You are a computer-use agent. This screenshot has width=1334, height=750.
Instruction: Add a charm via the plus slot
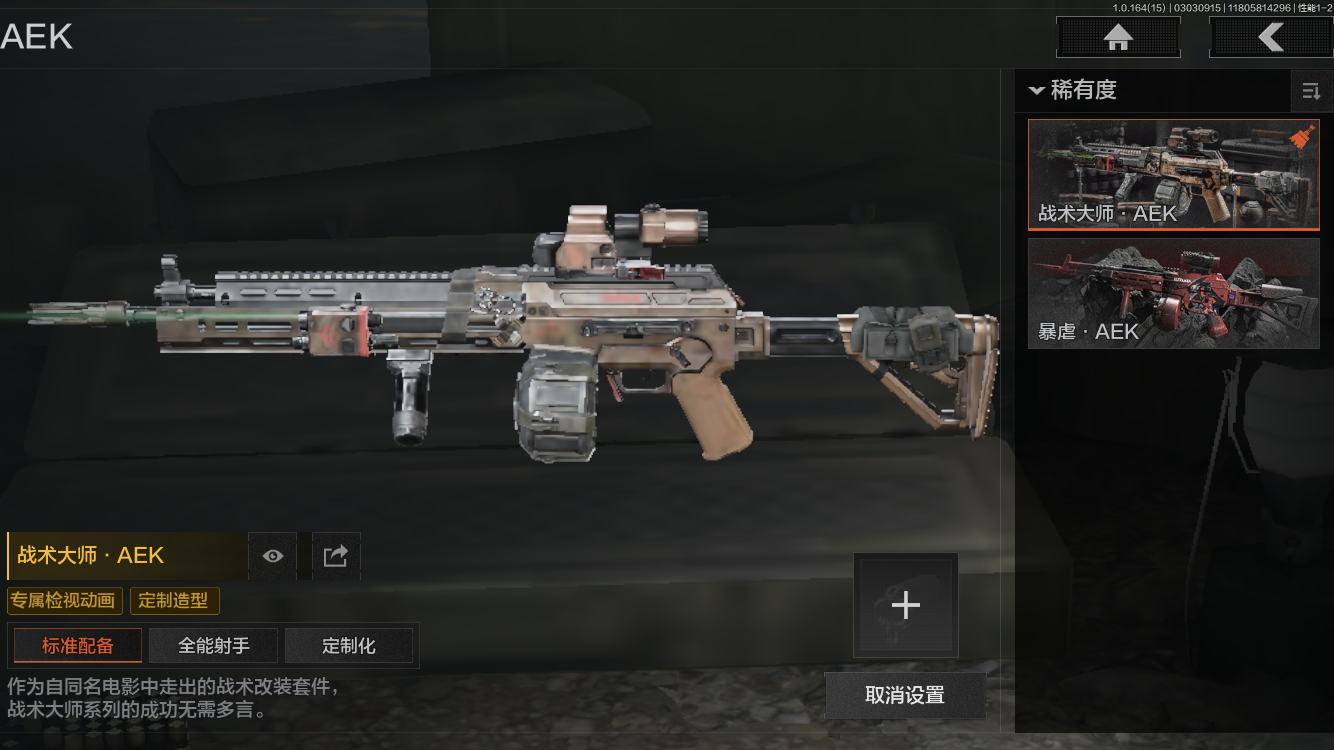click(x=905, y=605)
